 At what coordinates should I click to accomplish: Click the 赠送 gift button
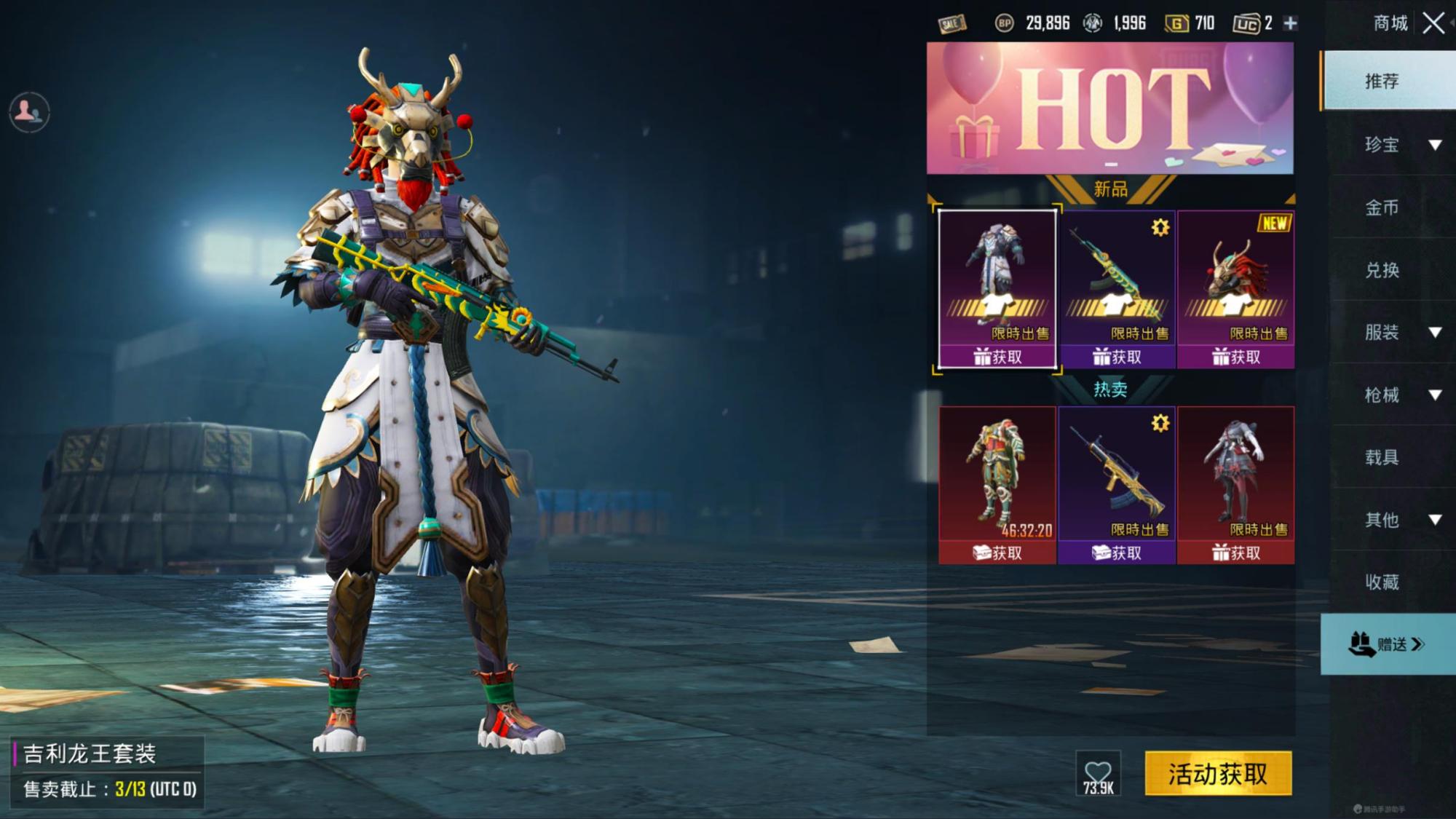[1387, 644]
